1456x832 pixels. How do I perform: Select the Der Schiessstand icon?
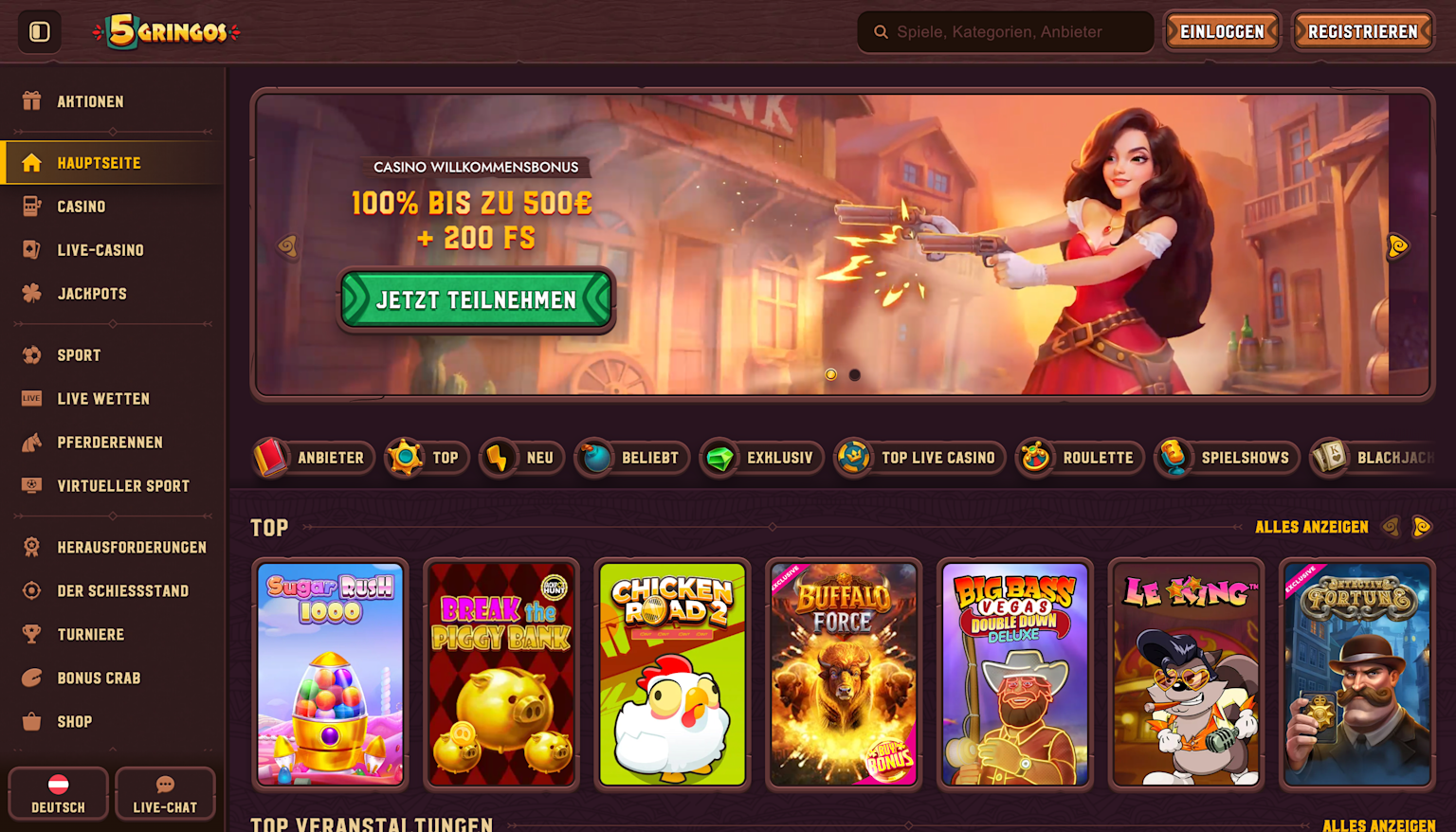click(x=31, y=590)
